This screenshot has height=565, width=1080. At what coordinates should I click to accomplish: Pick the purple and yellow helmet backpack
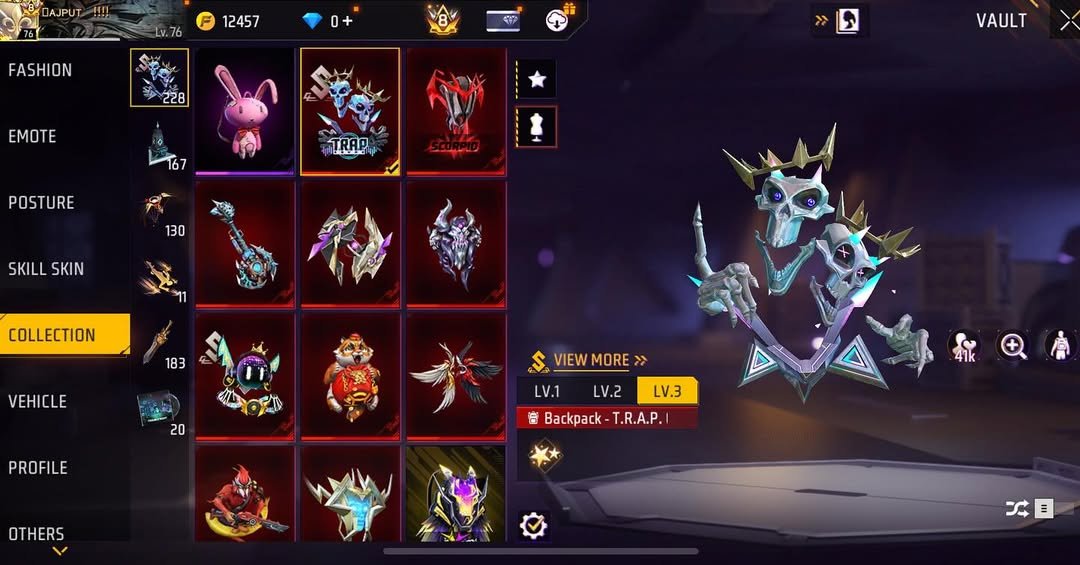(456, 494)
